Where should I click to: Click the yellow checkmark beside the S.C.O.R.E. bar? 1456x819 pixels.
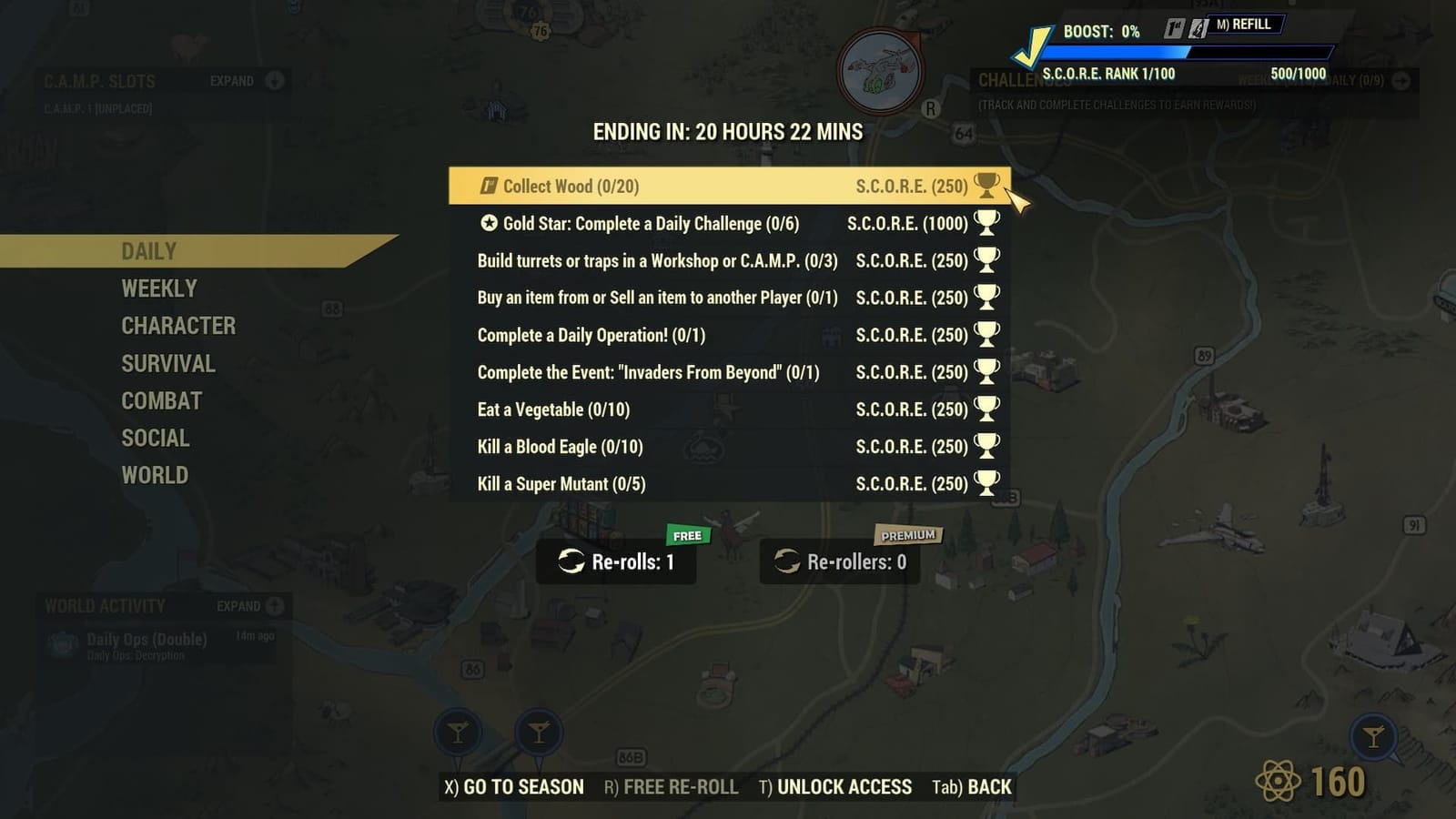click(x=1031, y=45)
